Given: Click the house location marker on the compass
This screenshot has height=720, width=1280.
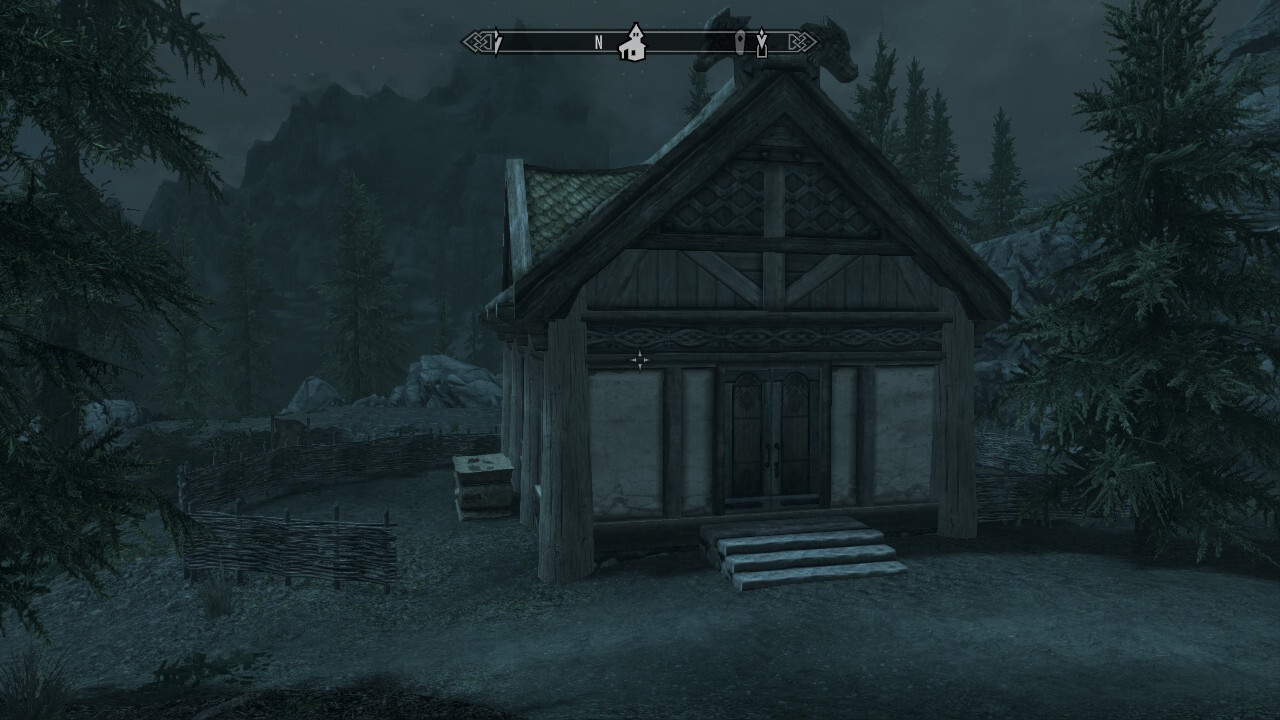Looking at the screenshot, I should 632,44.
